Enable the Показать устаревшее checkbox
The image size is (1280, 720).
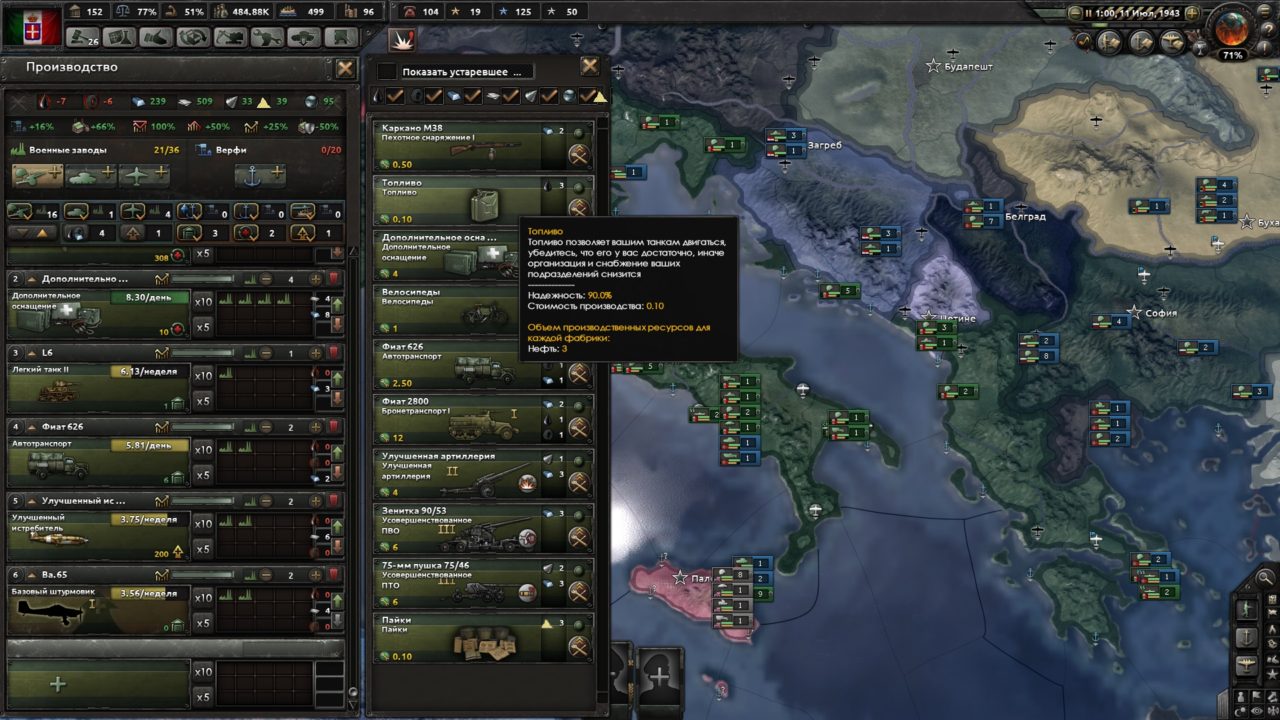pos(386,71)
